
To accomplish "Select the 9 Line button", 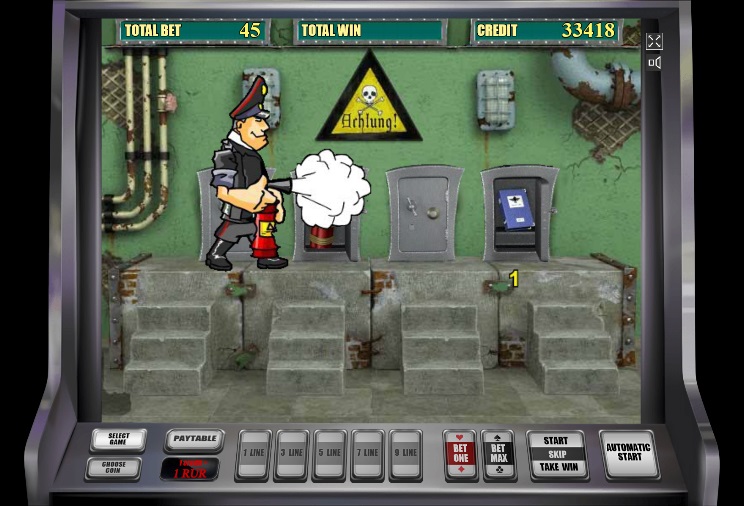I will [405, 455].
